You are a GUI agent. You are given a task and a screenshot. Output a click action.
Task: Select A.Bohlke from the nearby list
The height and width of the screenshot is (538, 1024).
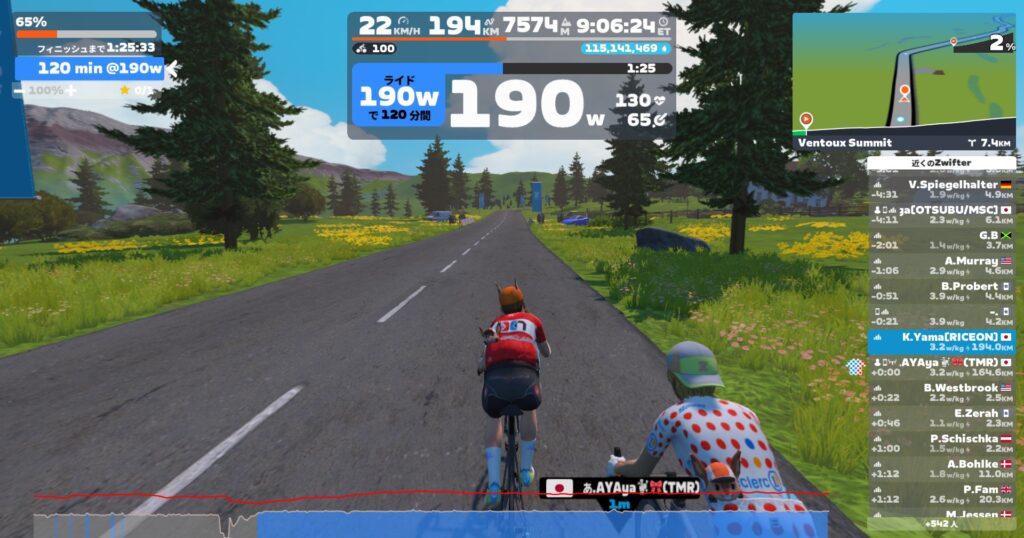(943, 469)
